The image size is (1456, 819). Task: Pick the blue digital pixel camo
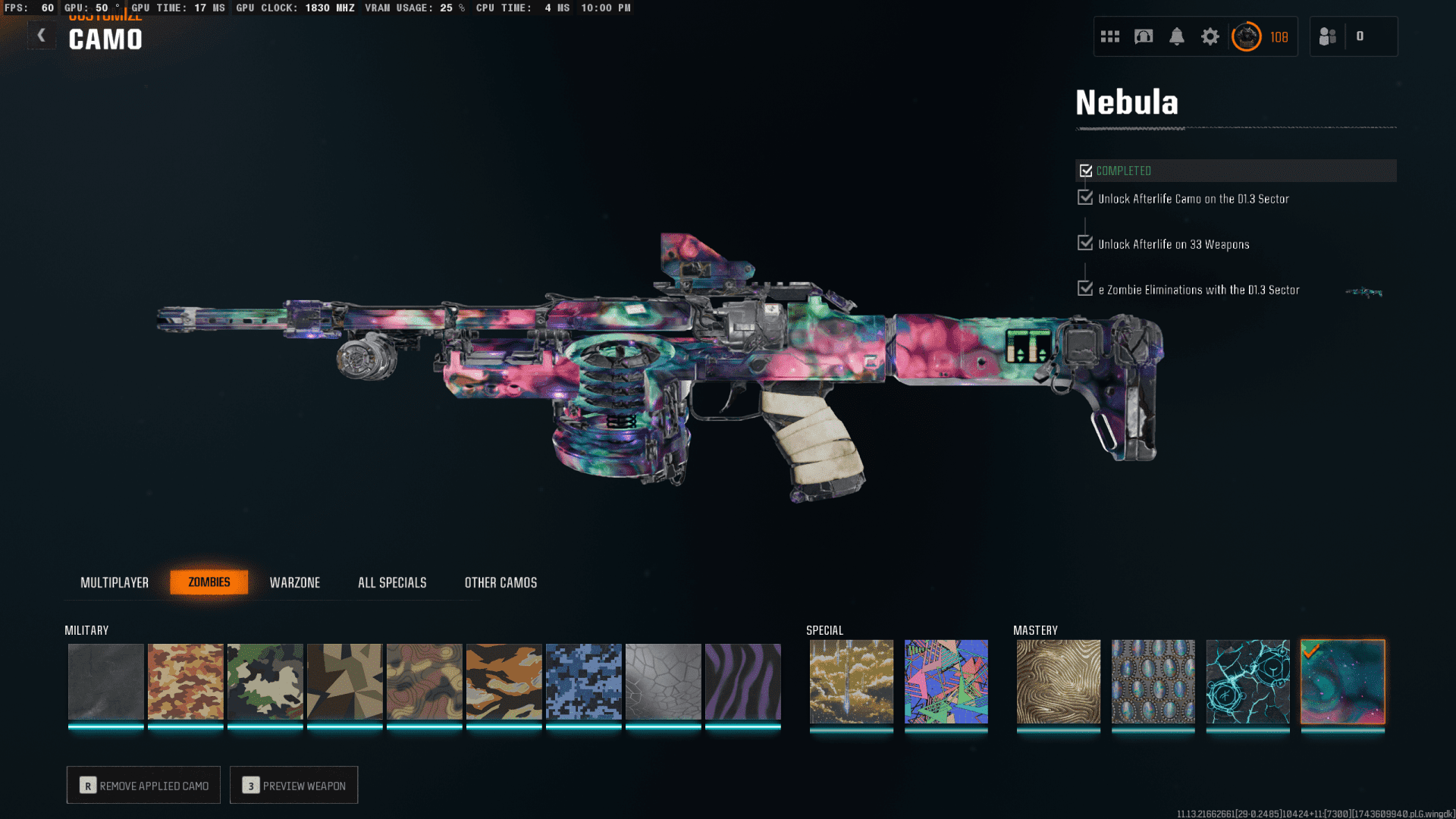point(583,682)
